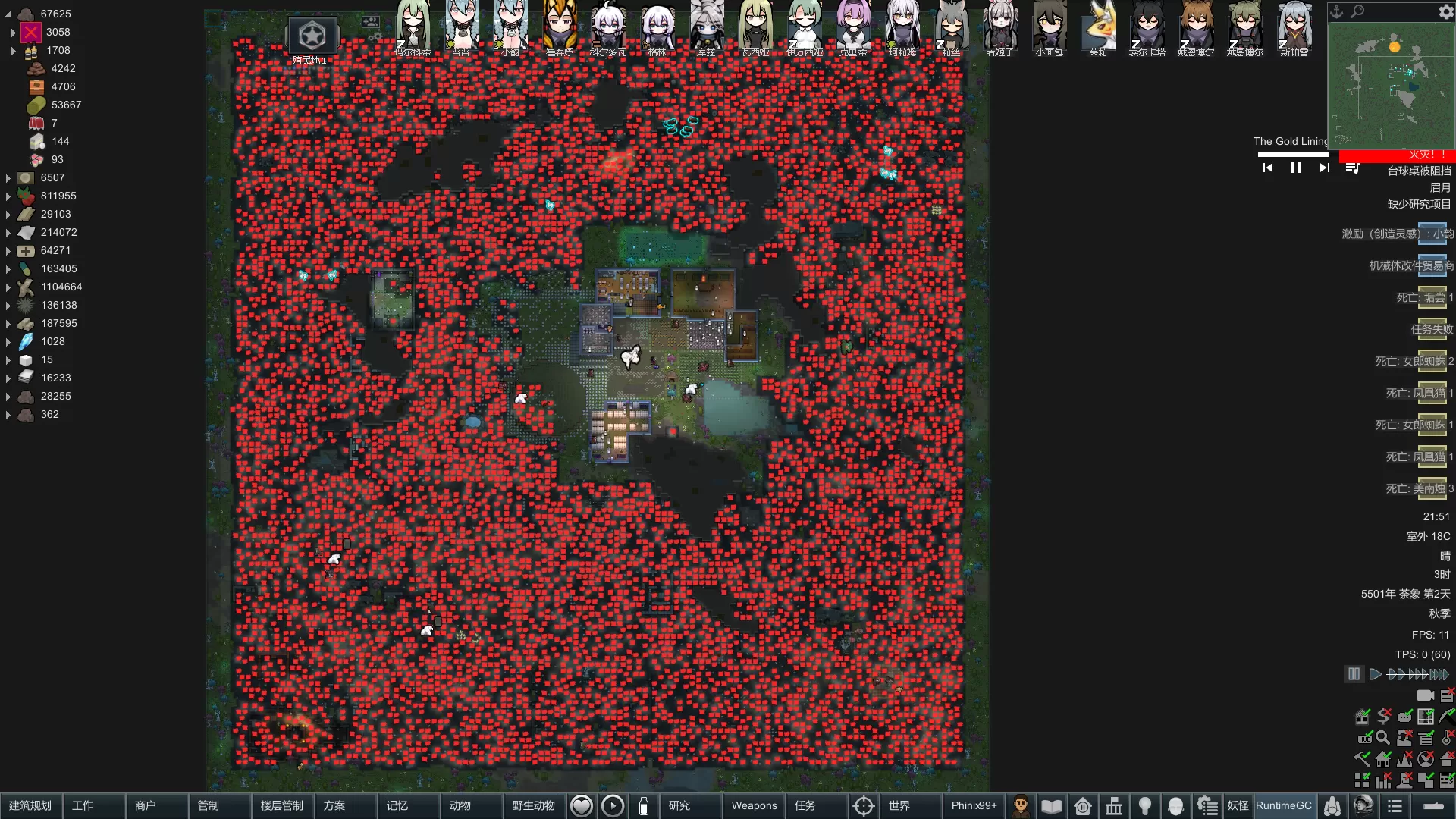Viewport: 1456px width, 819px height.
Task: Select colonist portrait 崔春�African 崔春妤
Action: pos(560,29)
